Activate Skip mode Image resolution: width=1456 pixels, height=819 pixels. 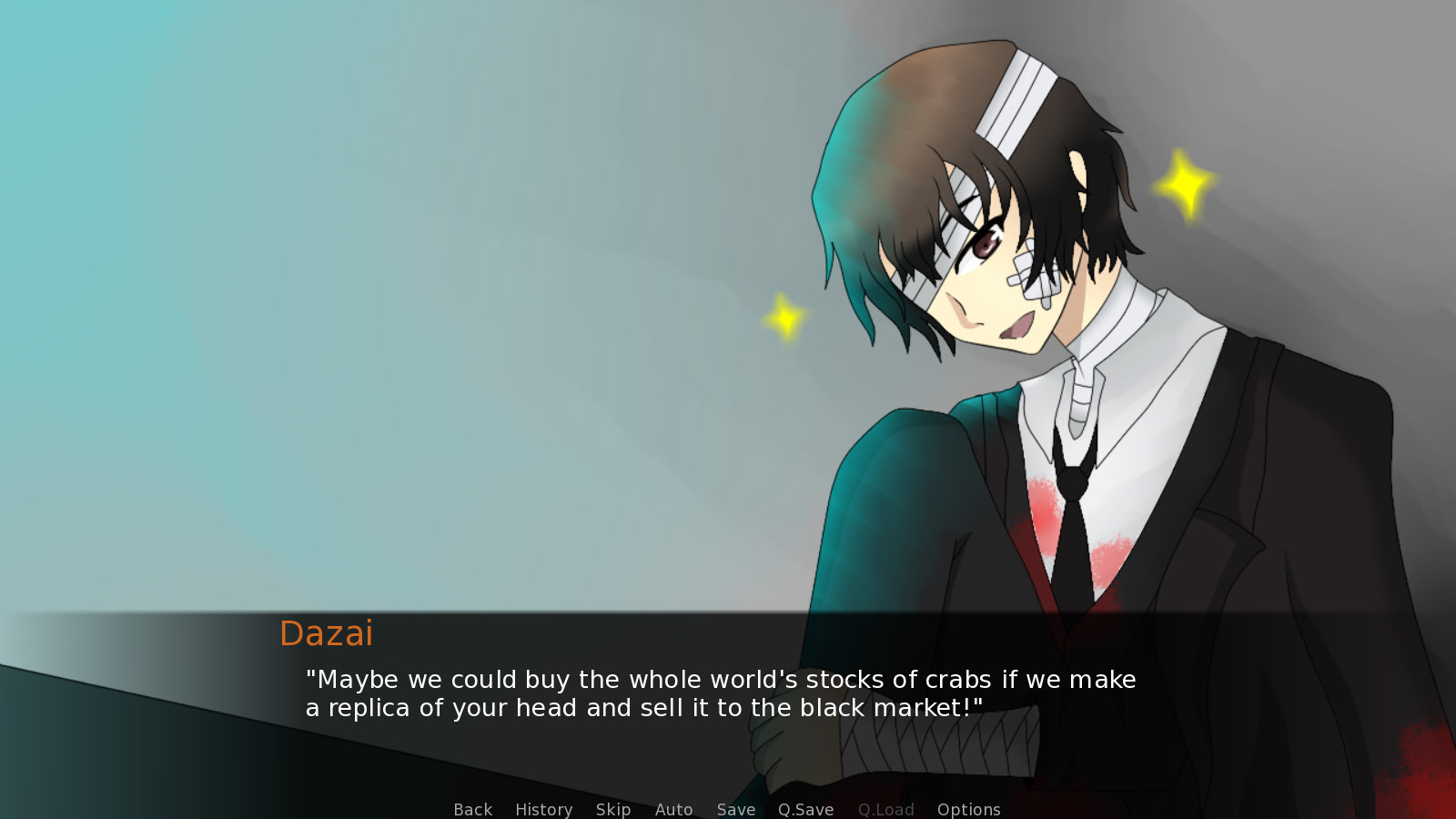(612, 809)
